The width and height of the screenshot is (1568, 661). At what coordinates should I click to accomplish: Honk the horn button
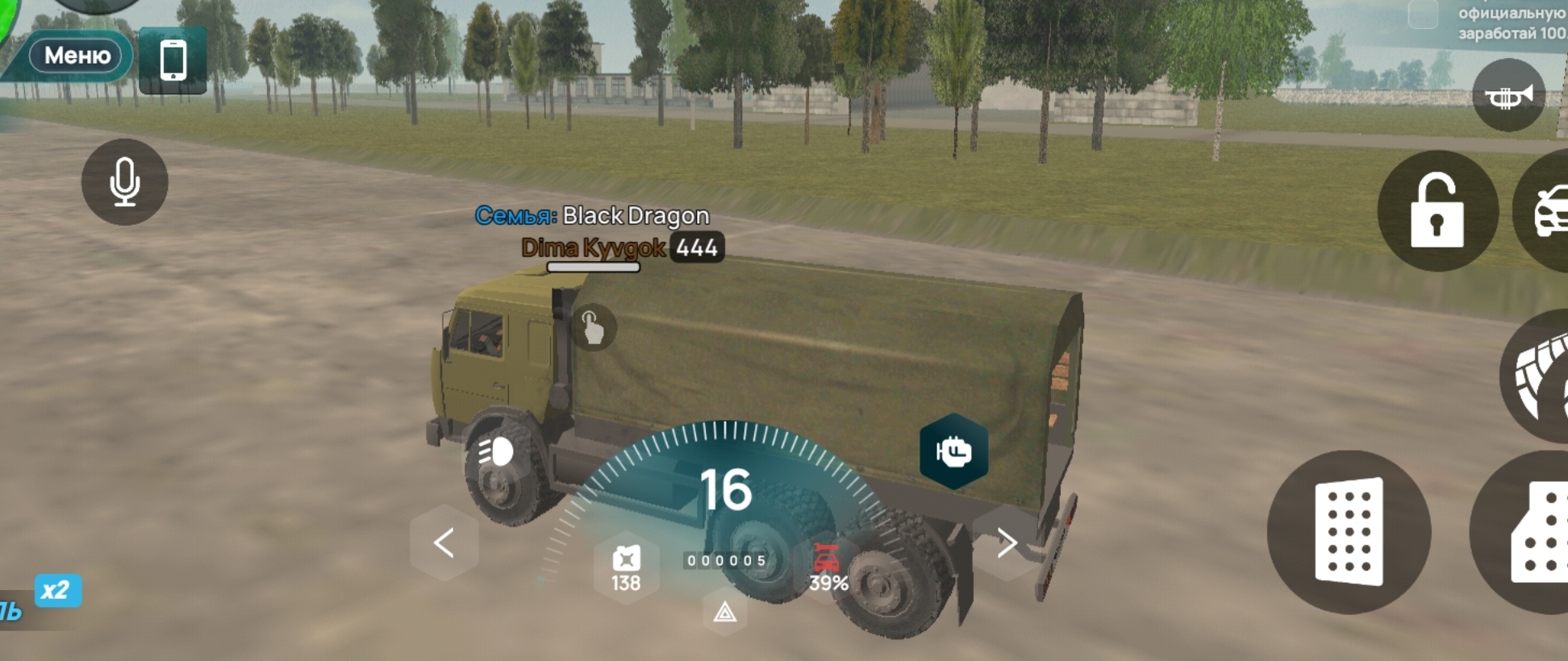1508,96
